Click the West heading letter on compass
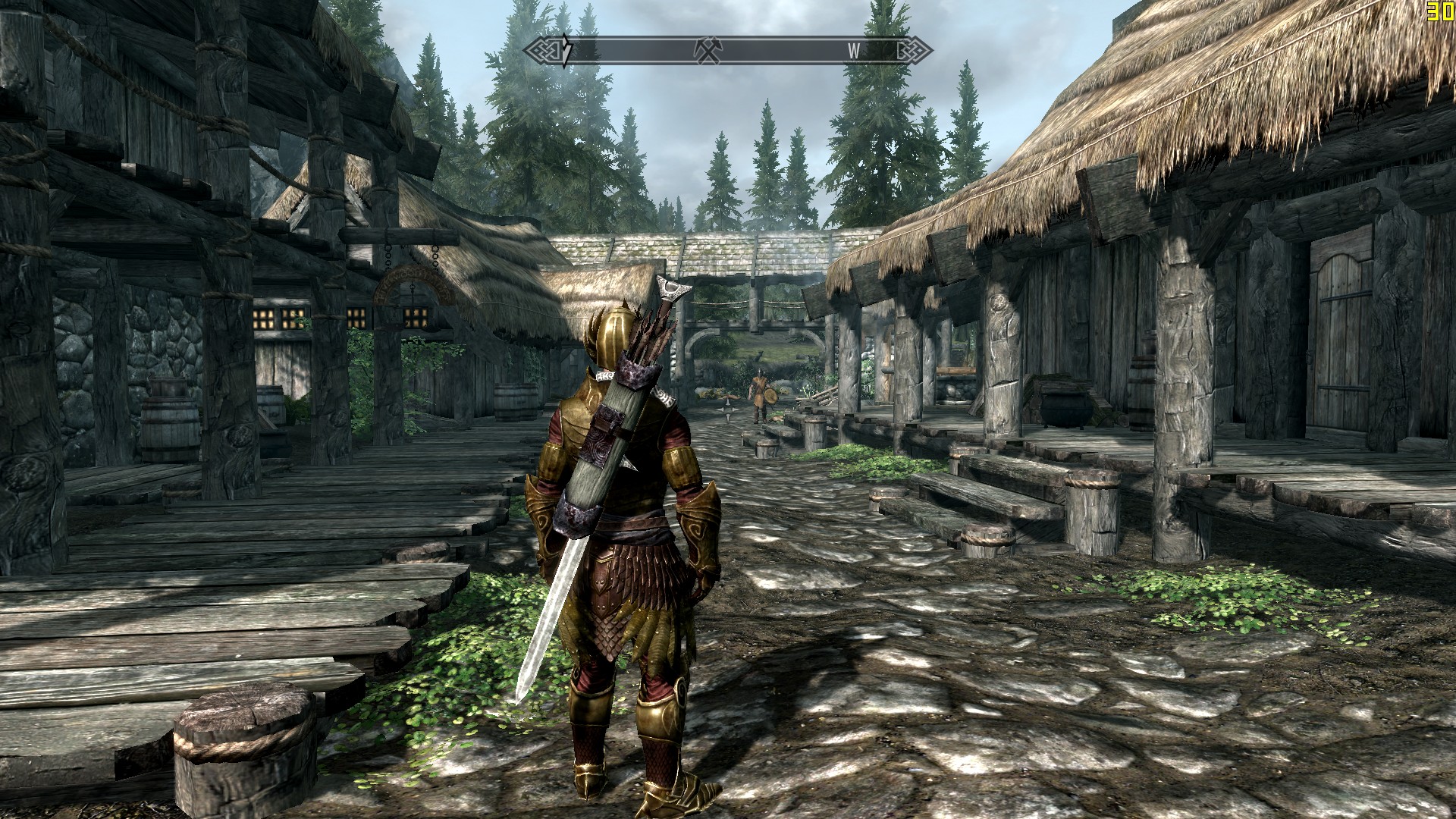The image size is (1456, 819). coord(854,51)
